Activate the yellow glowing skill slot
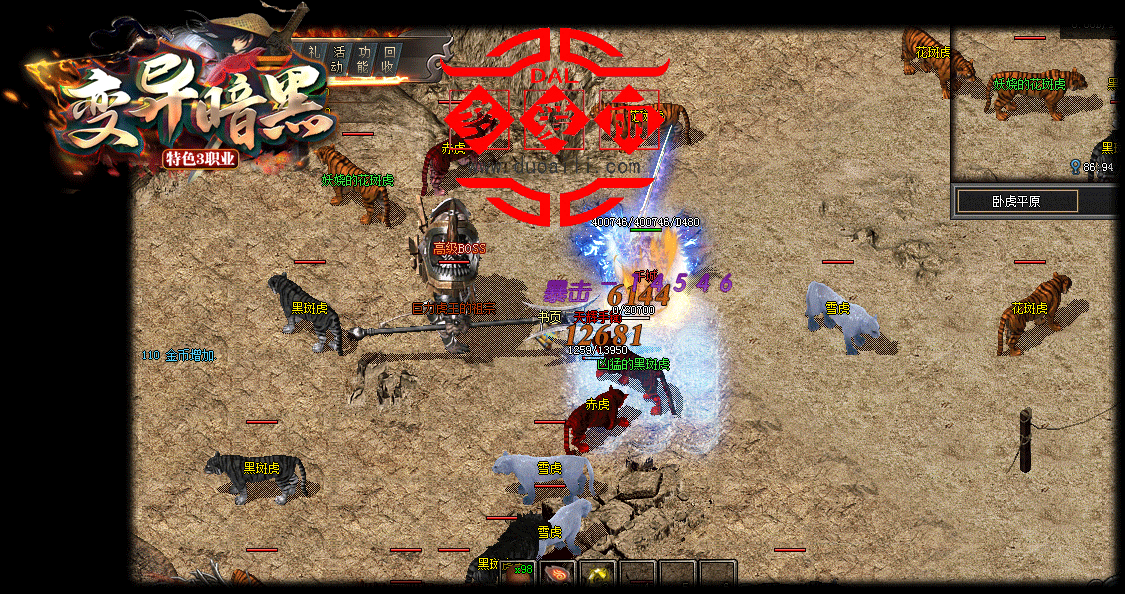The image size is (1125, 594). [598, 575]
